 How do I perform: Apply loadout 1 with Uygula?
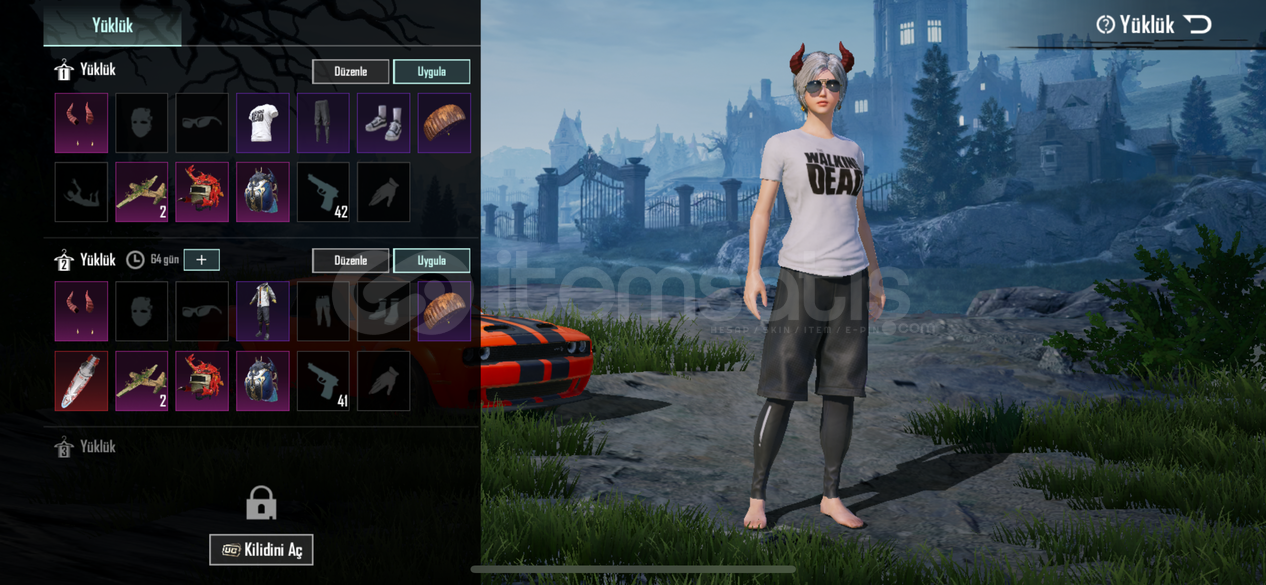pyautogui.click(x=431, y=72)
